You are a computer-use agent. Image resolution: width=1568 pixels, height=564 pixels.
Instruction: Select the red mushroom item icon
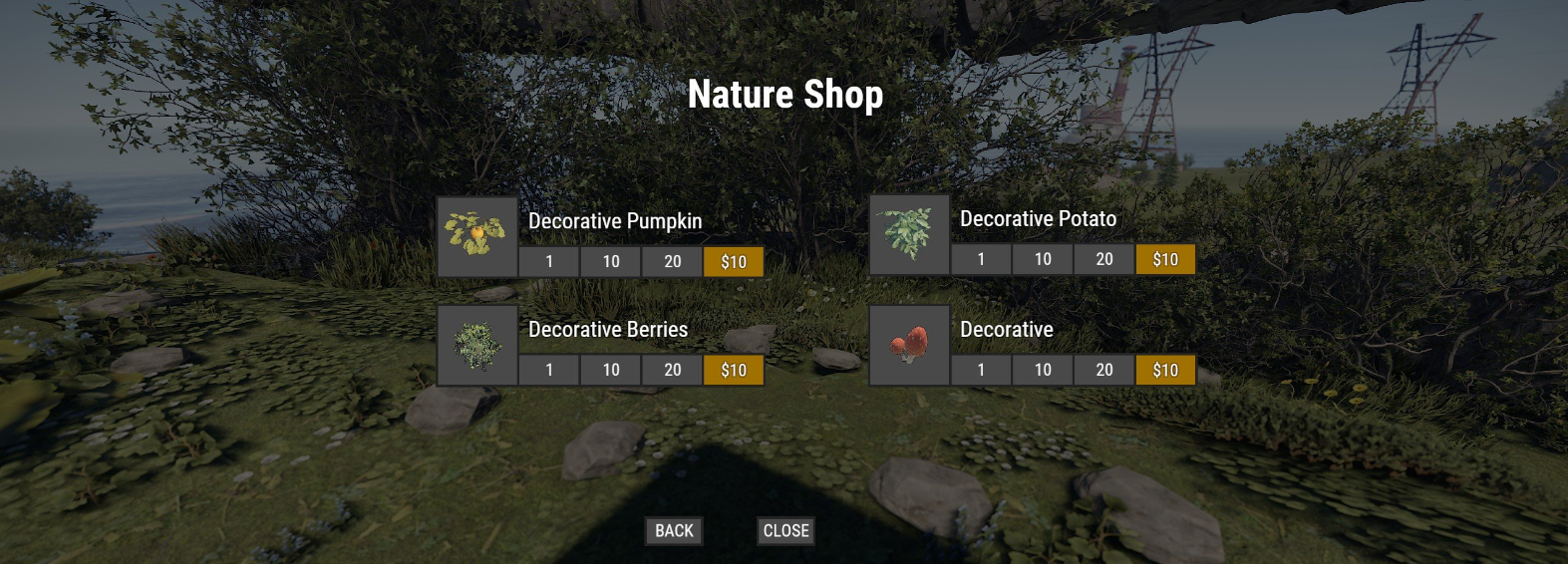click(909, 345)
